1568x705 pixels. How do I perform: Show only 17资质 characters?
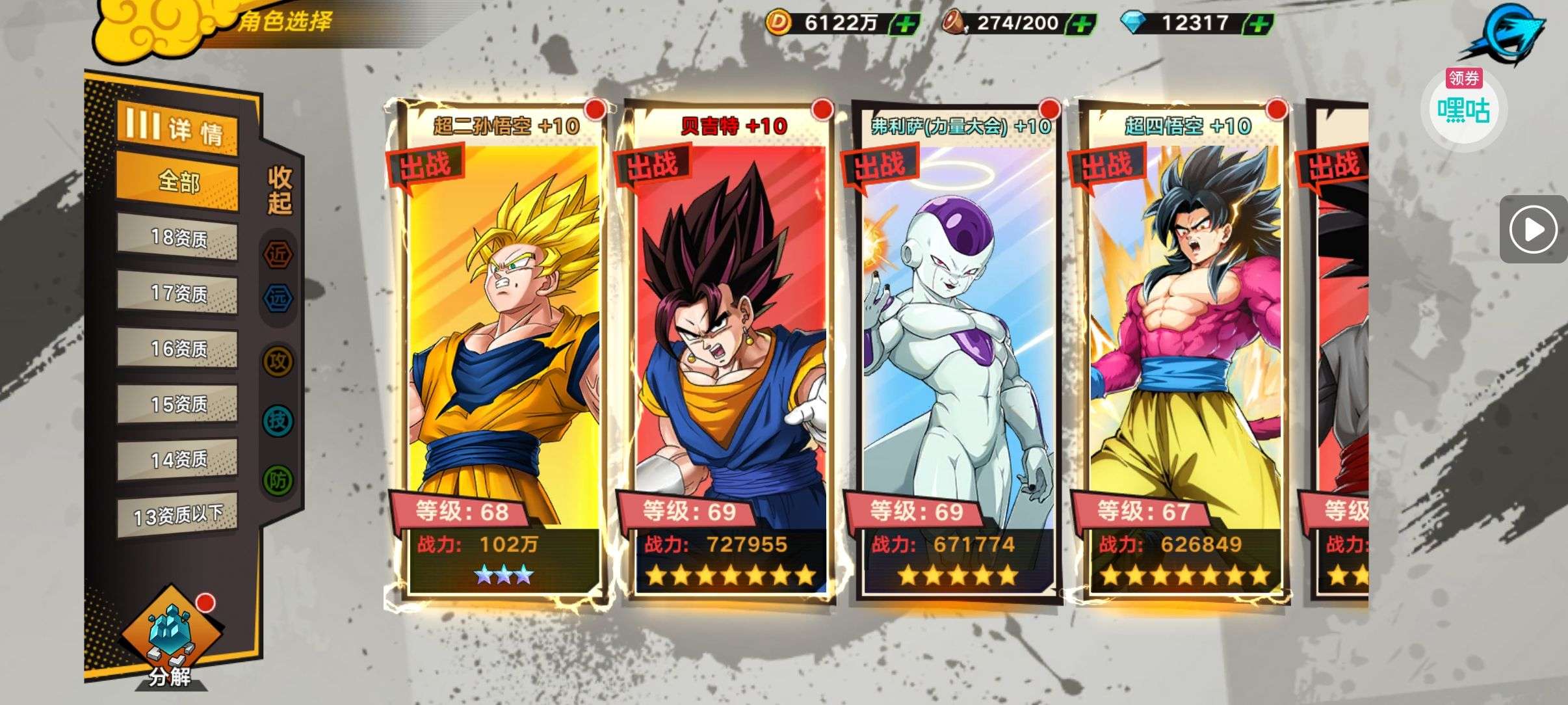pyautogui.click(x=177, y=294)
